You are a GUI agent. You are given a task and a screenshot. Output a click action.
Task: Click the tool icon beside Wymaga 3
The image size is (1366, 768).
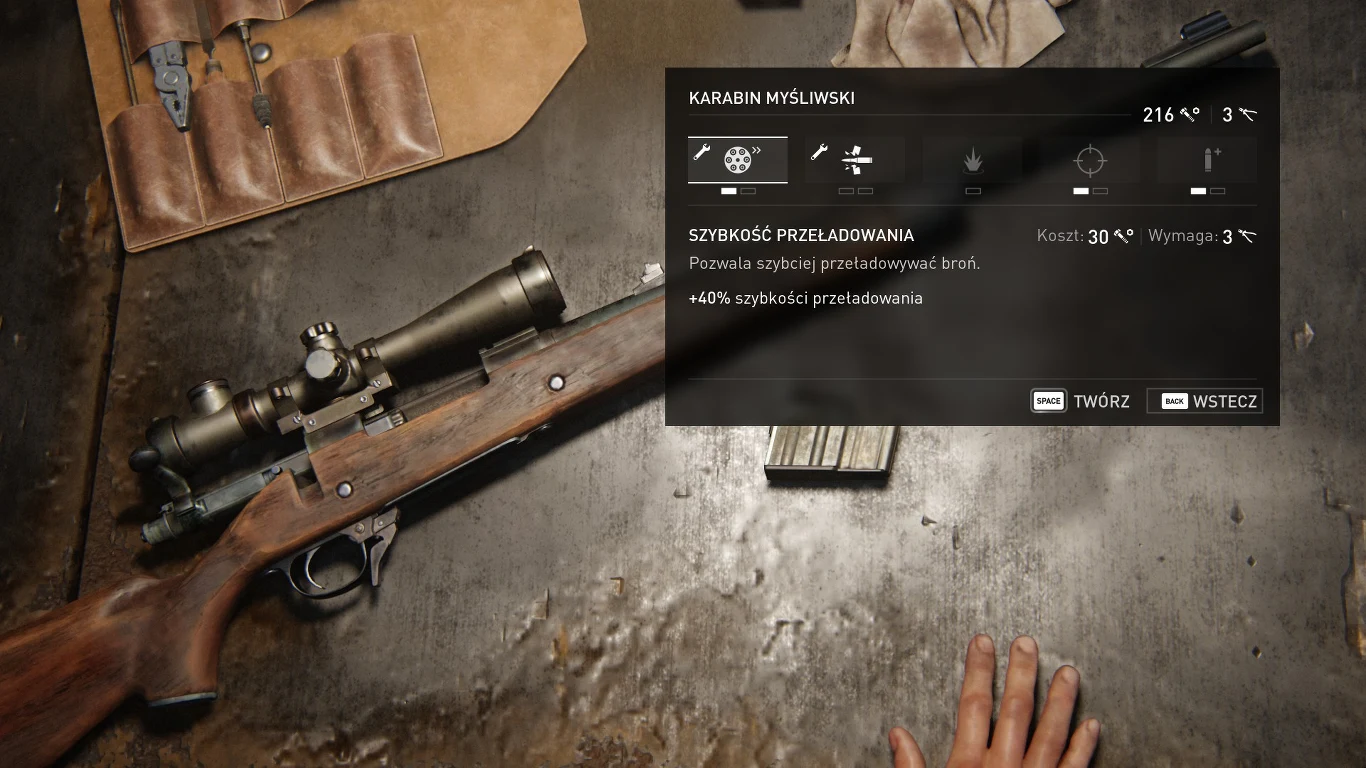click(x=1246, y=236)
